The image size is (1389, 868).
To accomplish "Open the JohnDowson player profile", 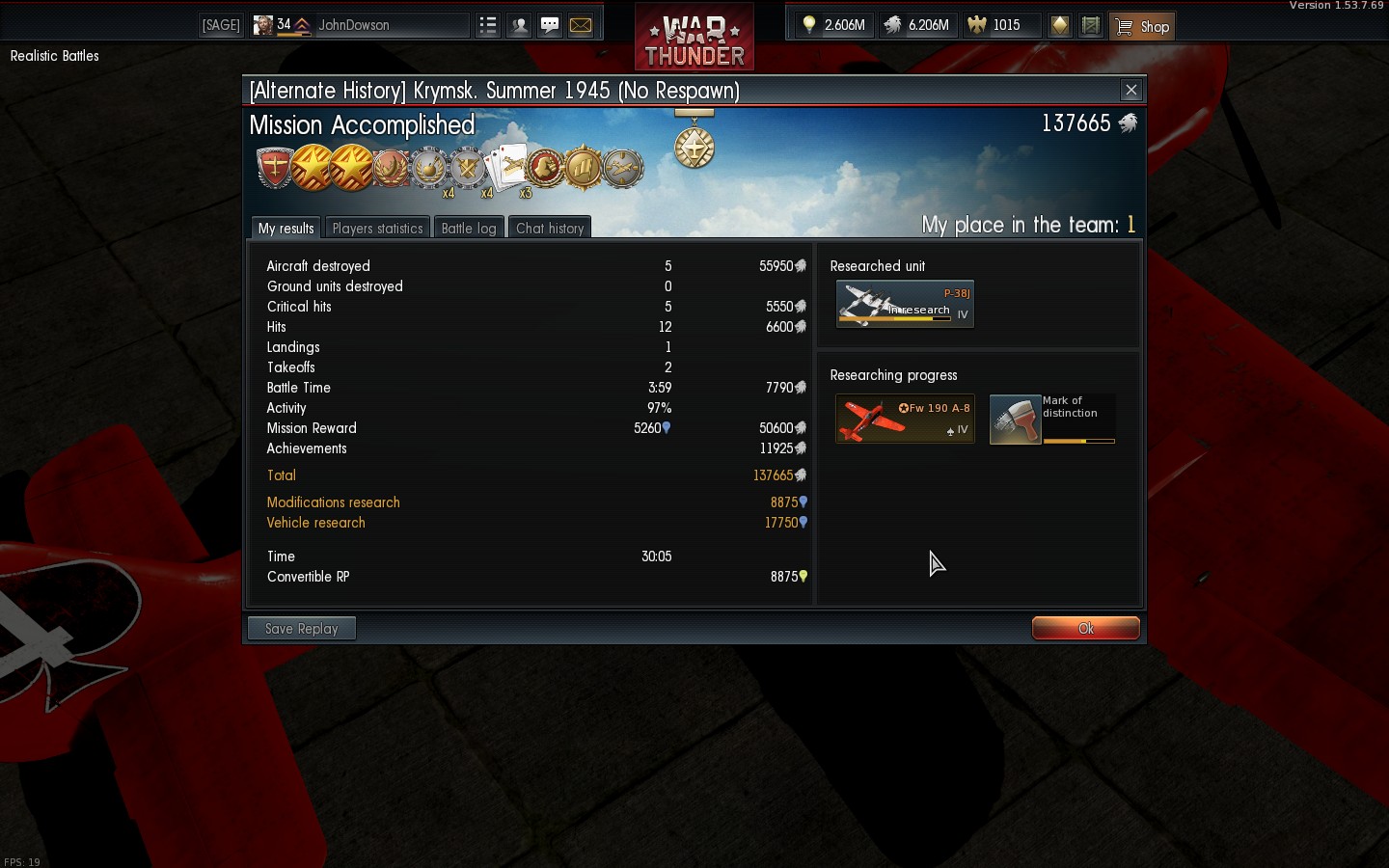I will [x=354, y=25].
